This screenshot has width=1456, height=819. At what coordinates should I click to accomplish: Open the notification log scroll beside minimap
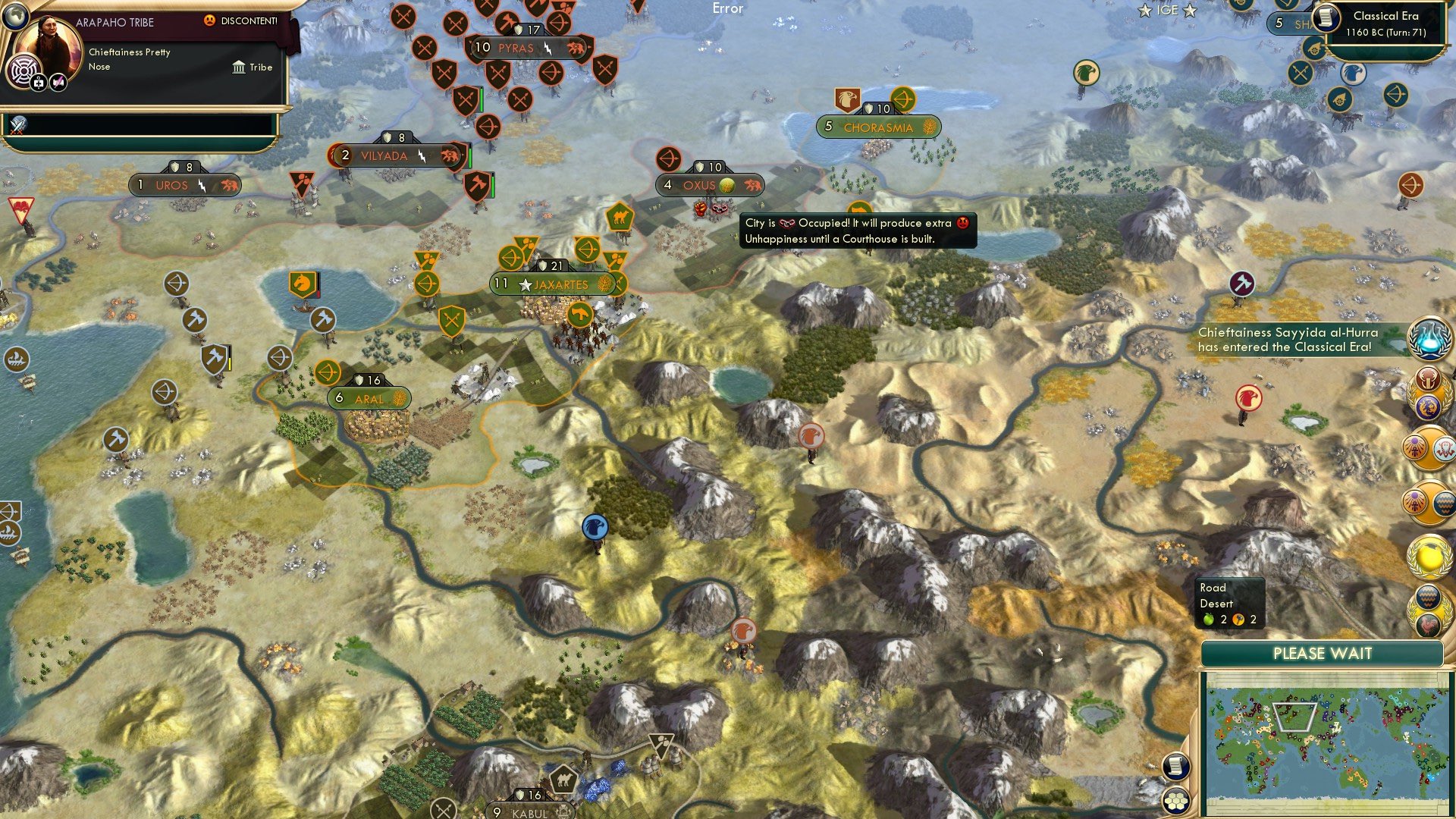pyautogui.click(x=1176, y=766)
